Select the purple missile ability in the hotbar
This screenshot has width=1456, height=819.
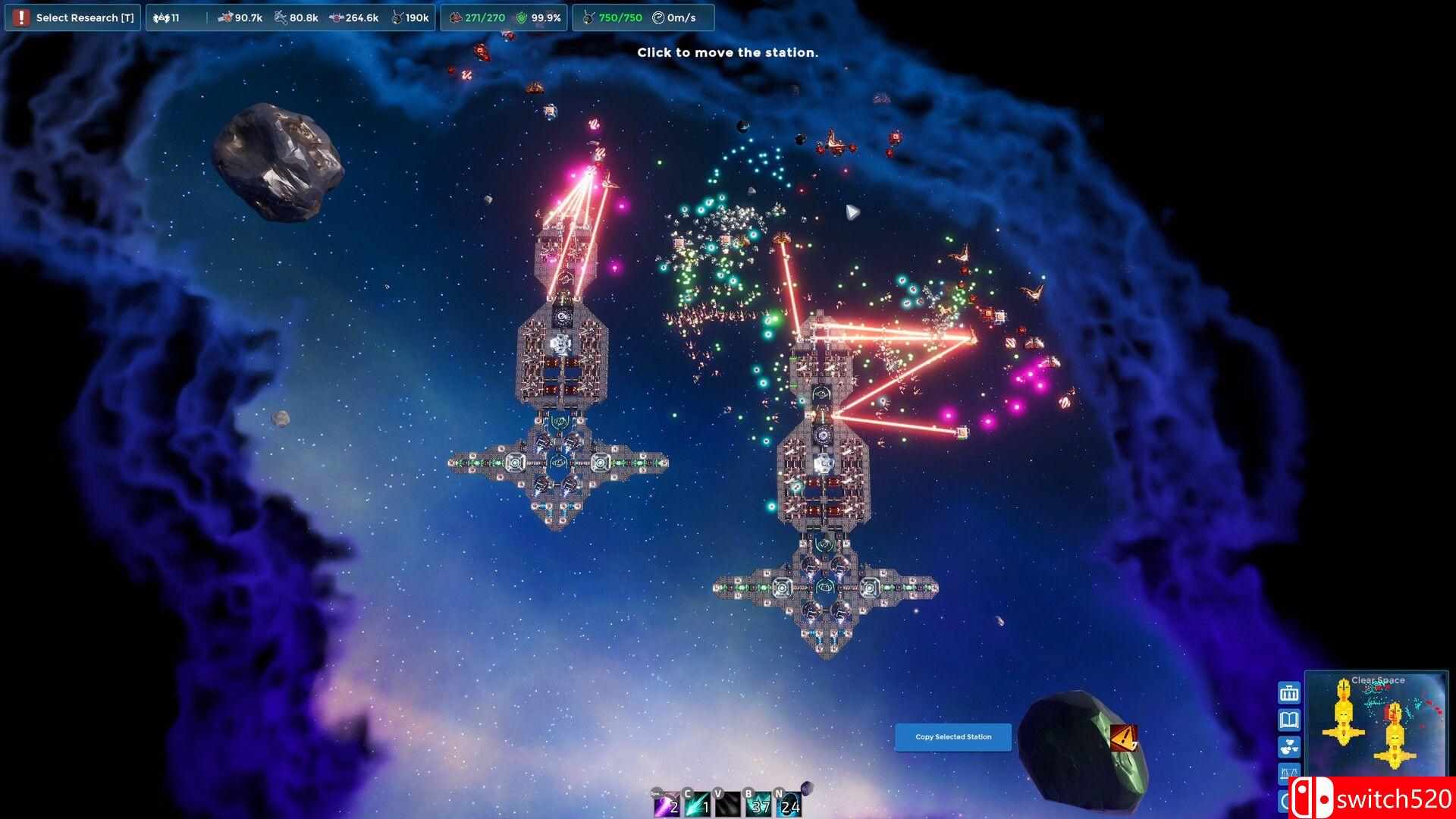point(666,804)
